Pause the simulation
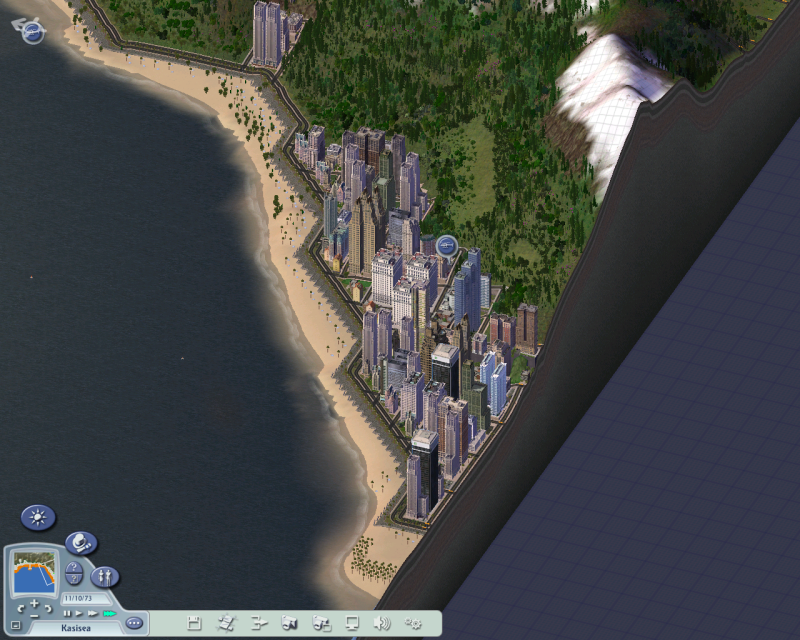 tap(67, 613)
